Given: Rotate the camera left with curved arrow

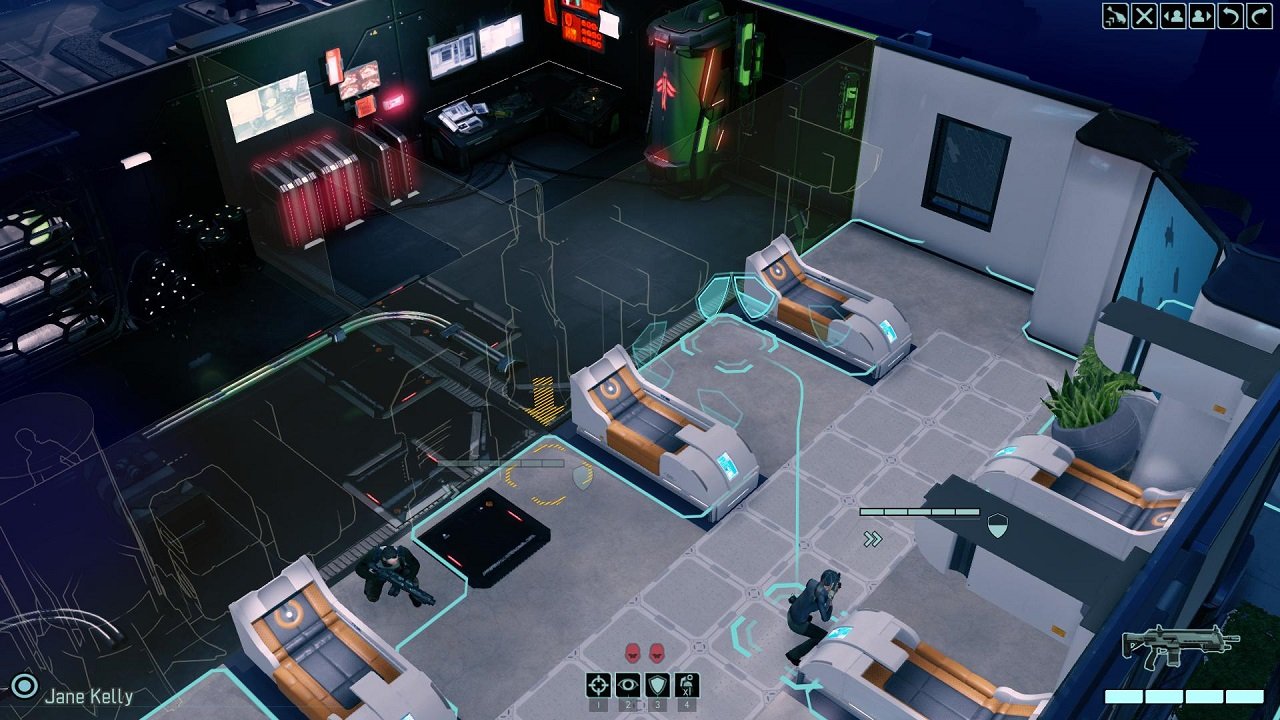Looking at the screenshot, I should coord(1231,16).
